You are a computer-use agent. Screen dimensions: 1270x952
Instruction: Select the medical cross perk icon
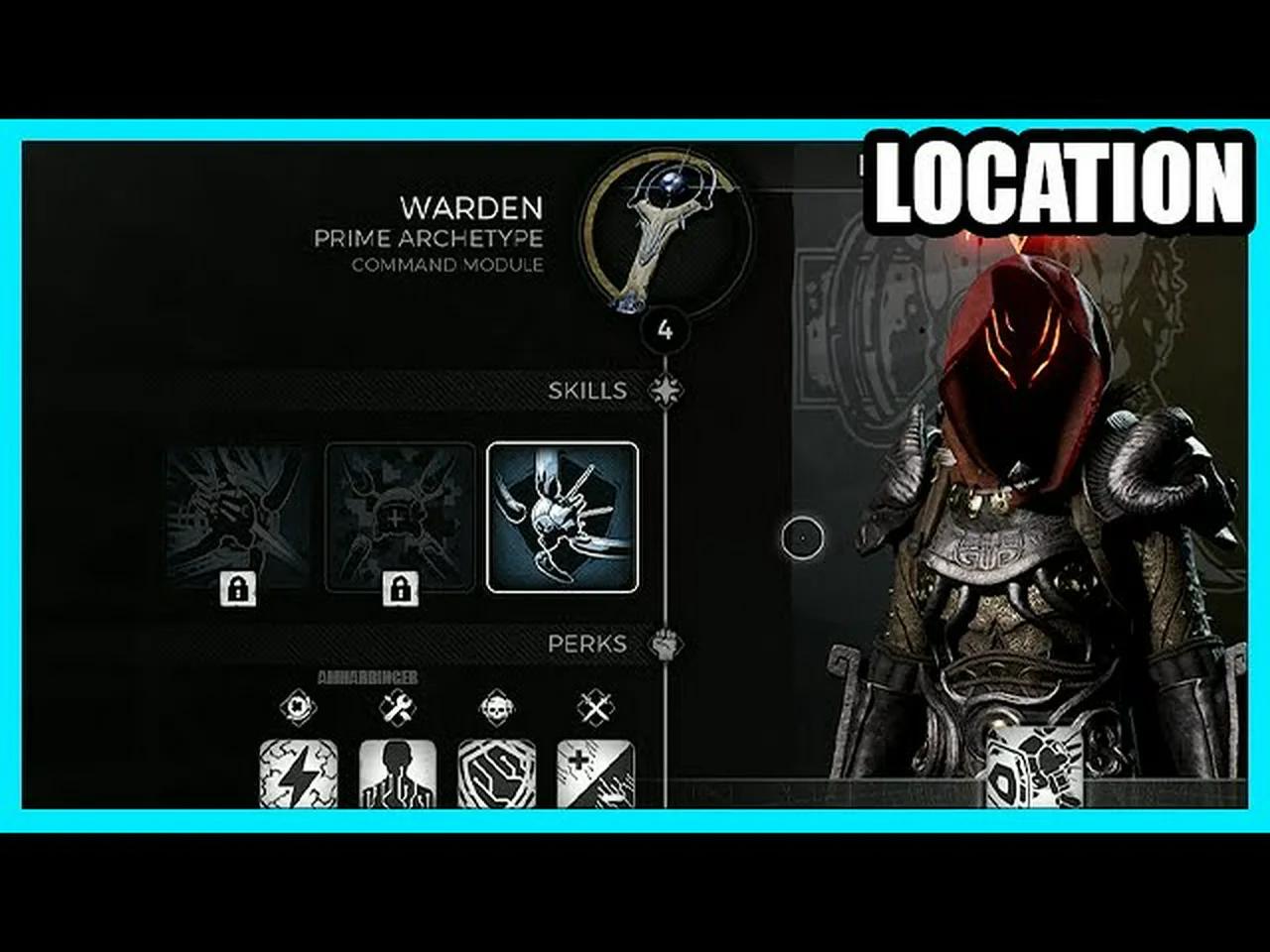[595, 778]
